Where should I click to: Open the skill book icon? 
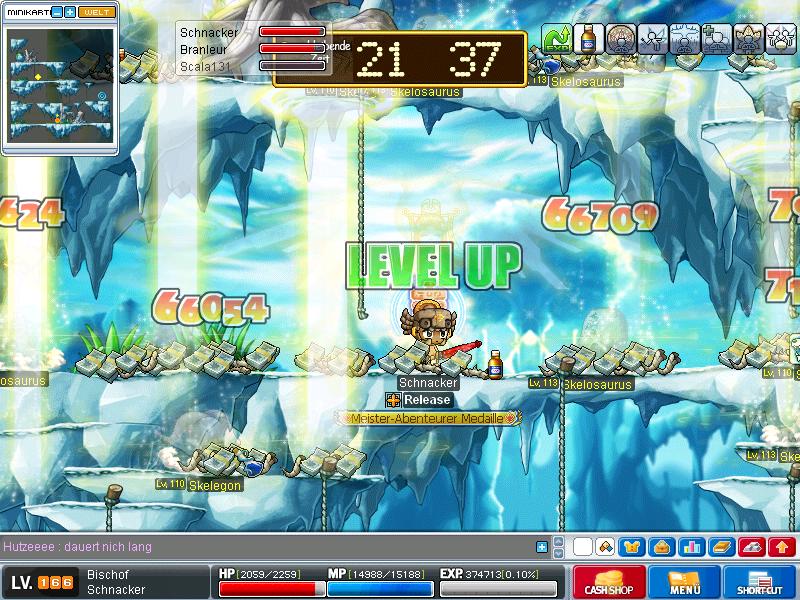click(721, 547)
